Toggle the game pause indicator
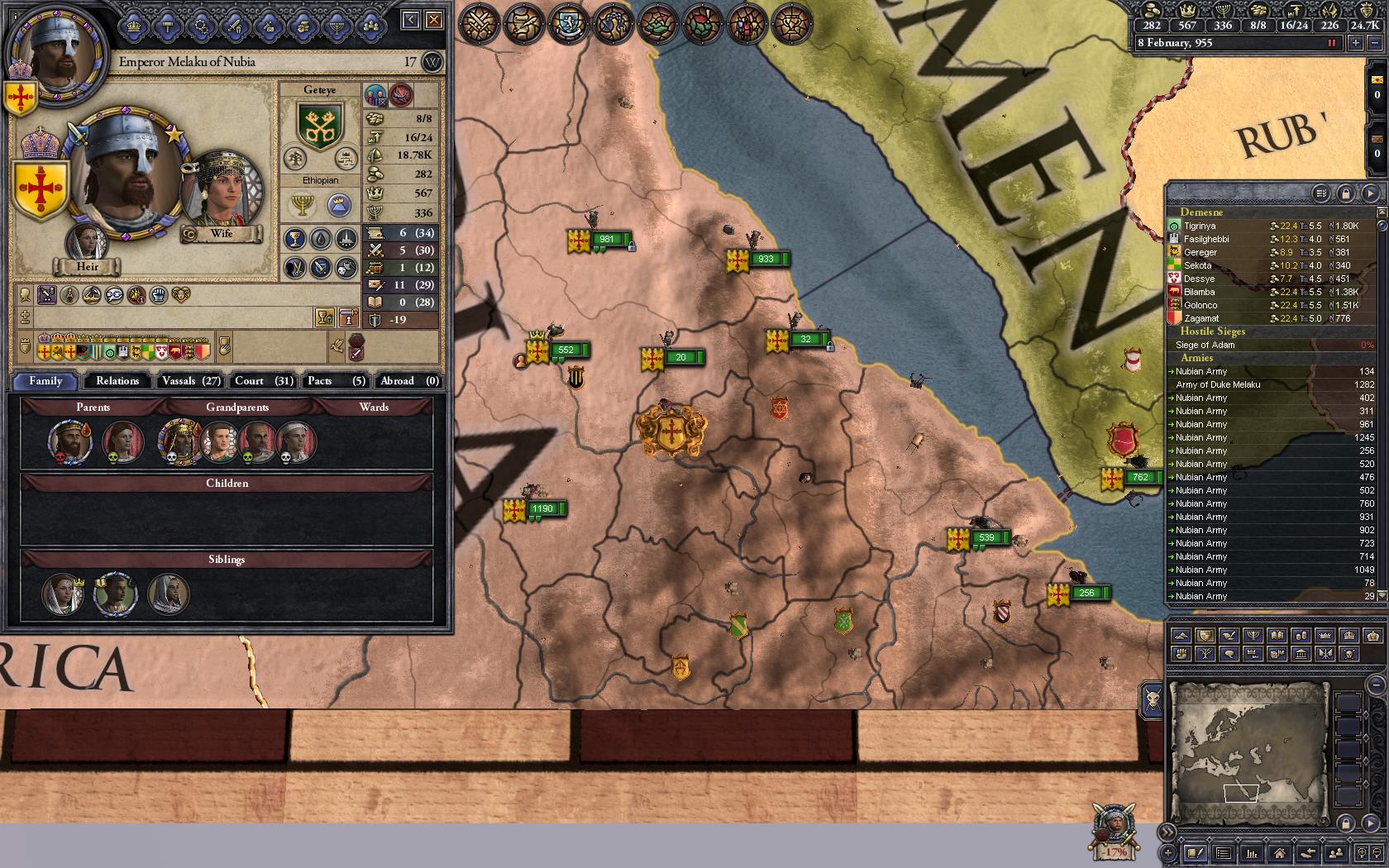The width and height of the screenshot is (1389, 868). (1331, 43)
